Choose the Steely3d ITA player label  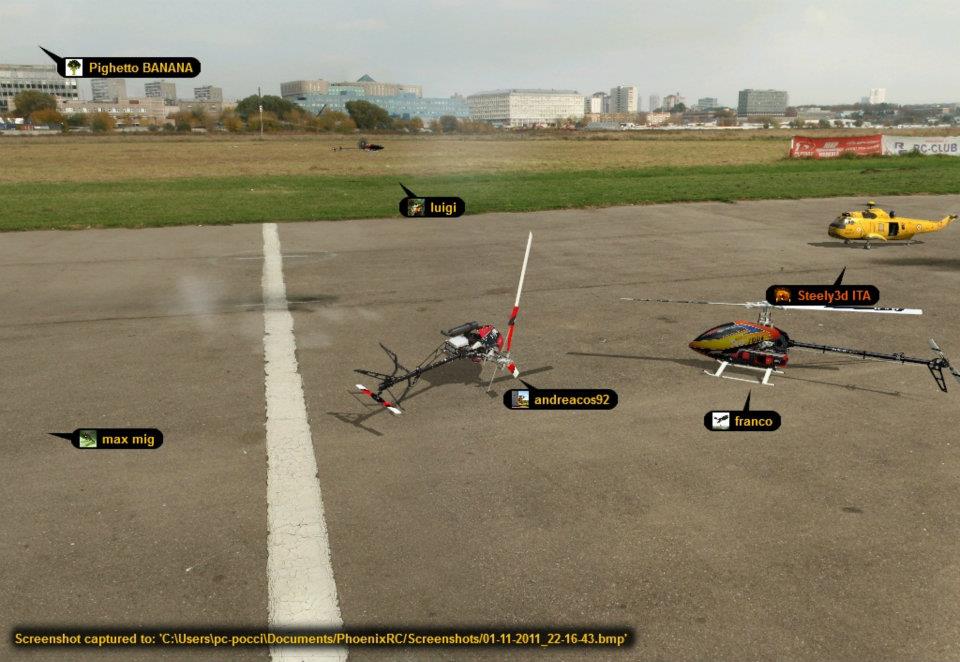823,295
